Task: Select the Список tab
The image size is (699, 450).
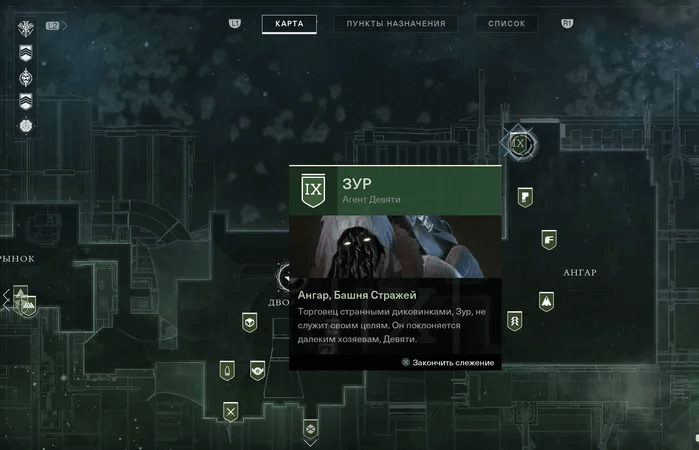Action: [507, 24]
